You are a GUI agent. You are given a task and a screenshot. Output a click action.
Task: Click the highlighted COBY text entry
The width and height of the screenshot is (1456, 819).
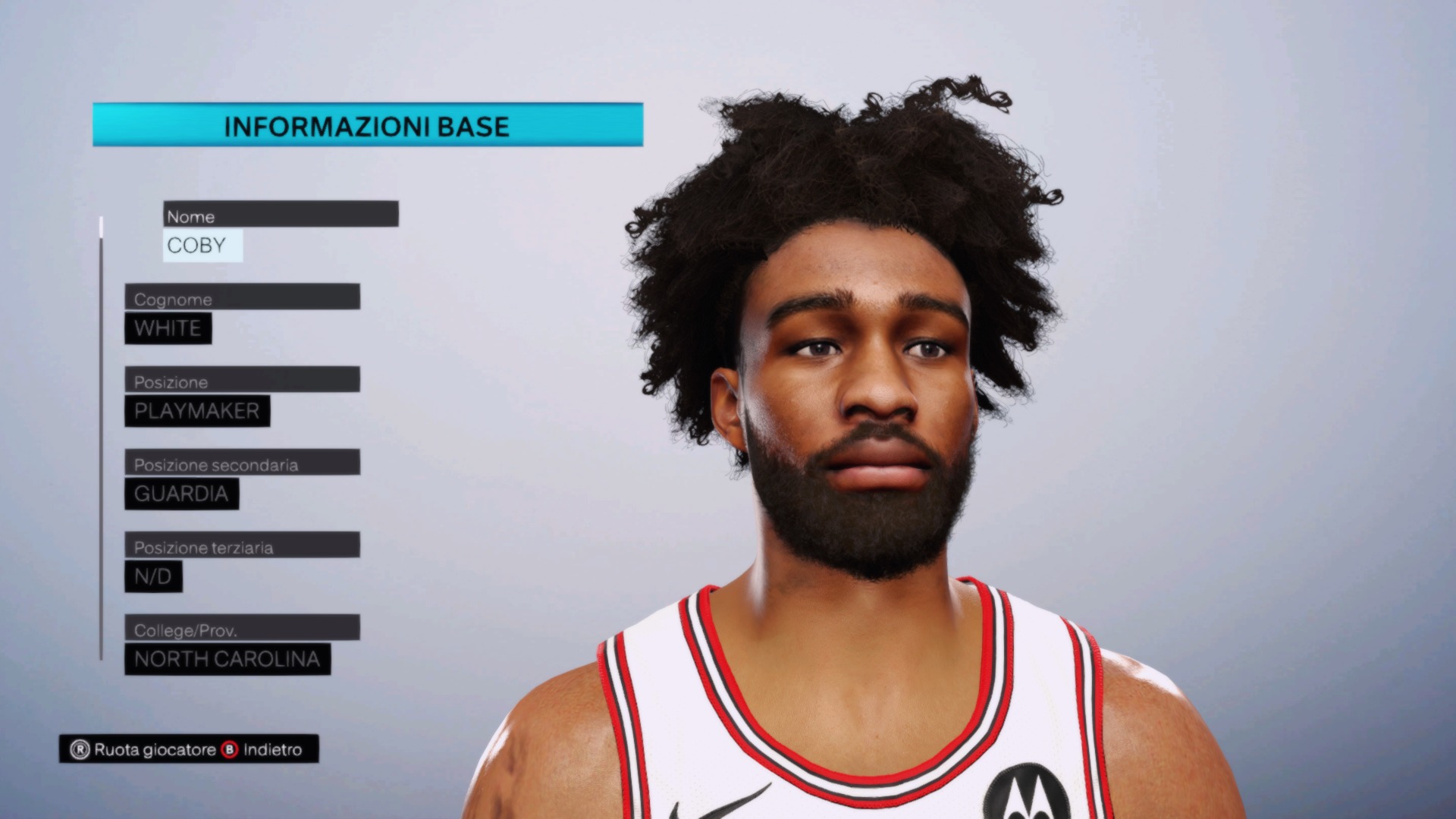click(x=202, y=244)
